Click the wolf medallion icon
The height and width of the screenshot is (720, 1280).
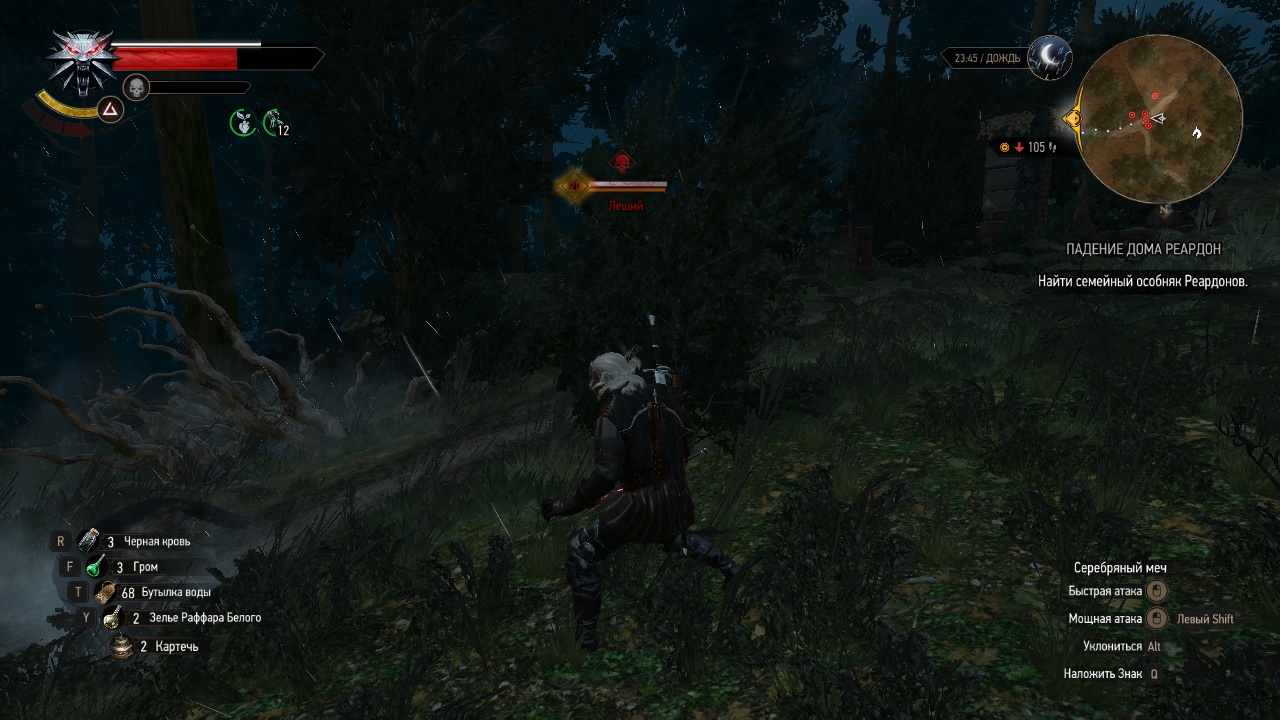click(x=81, y=60)
